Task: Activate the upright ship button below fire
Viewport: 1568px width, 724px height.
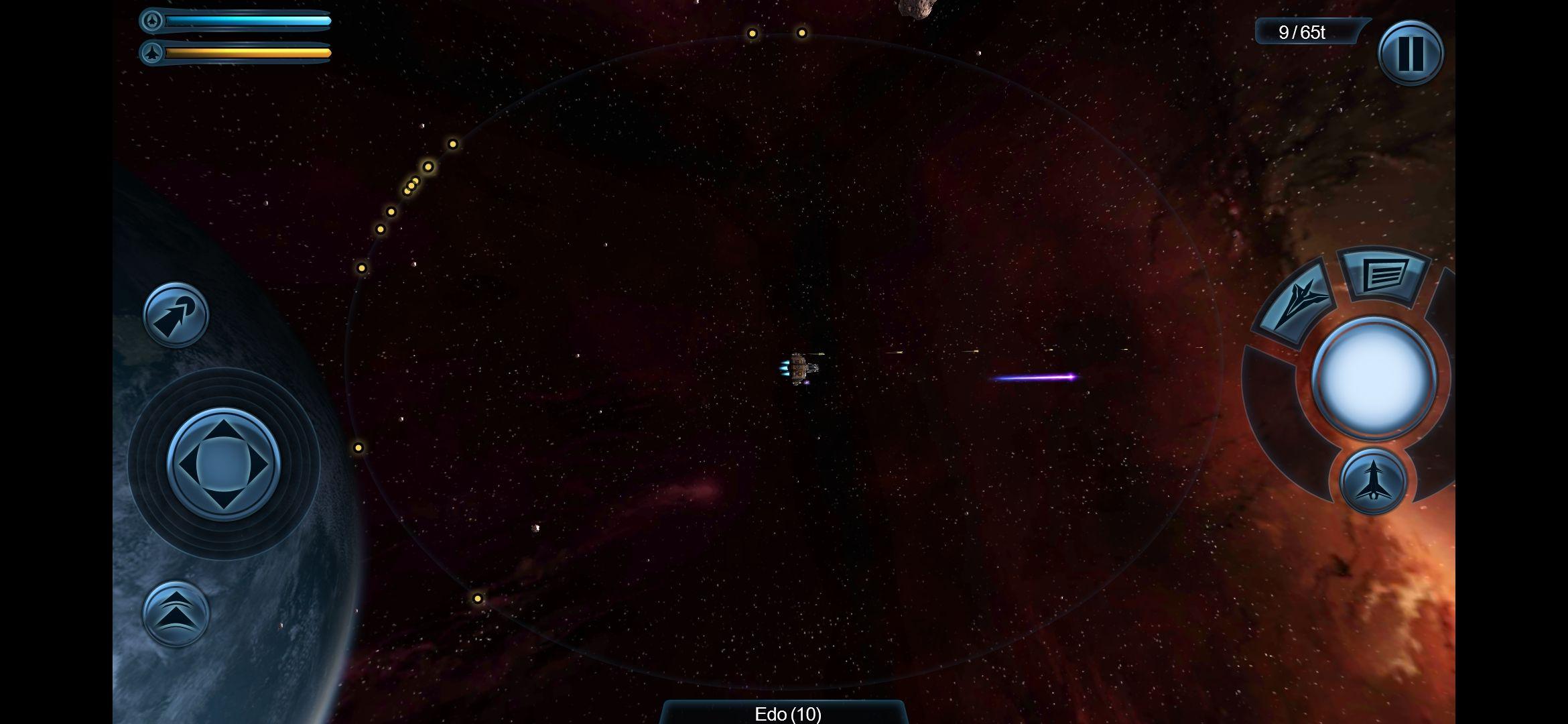Action: (x=1372, y=481)
